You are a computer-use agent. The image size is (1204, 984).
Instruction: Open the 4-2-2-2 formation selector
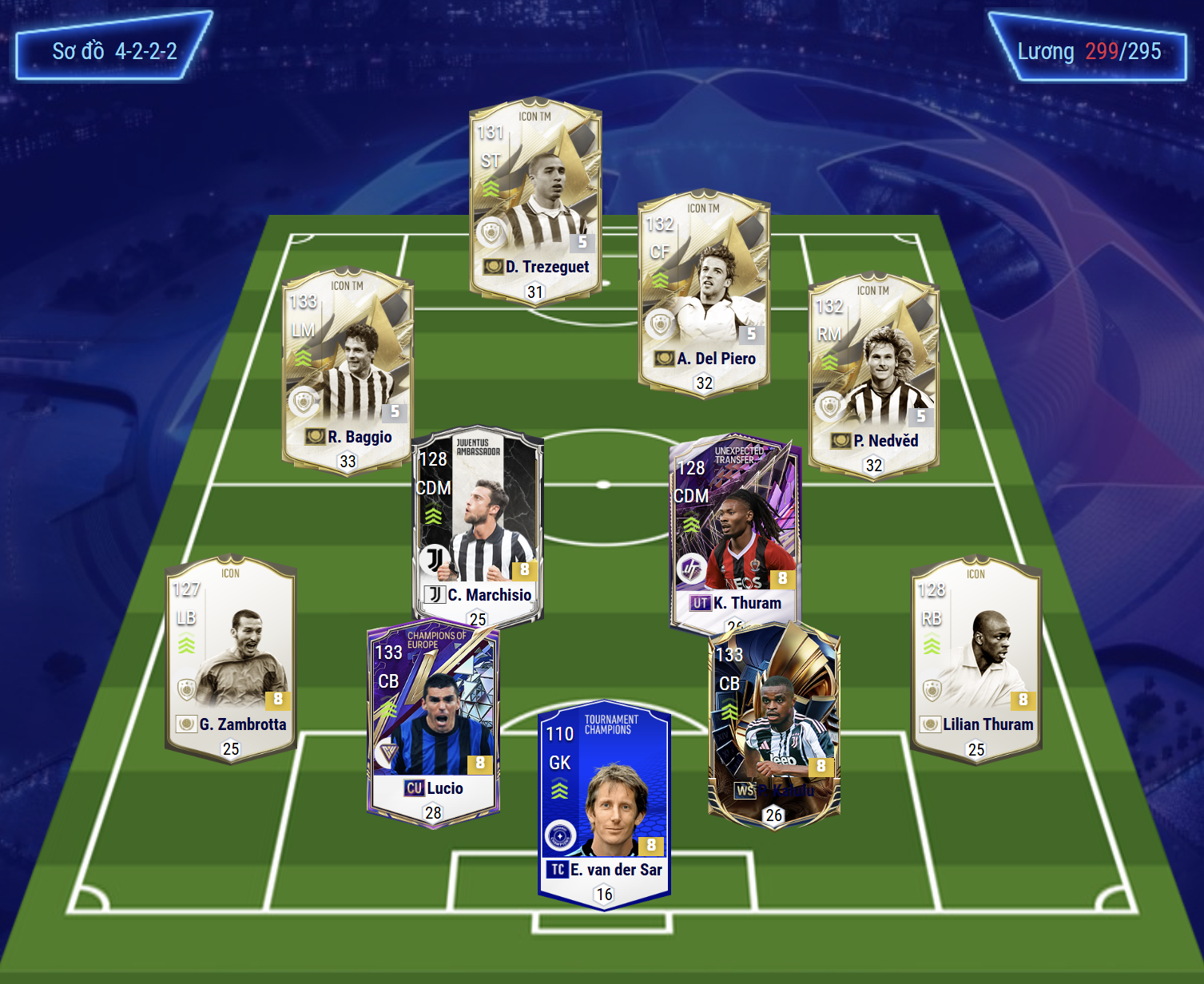pos(114,51)
